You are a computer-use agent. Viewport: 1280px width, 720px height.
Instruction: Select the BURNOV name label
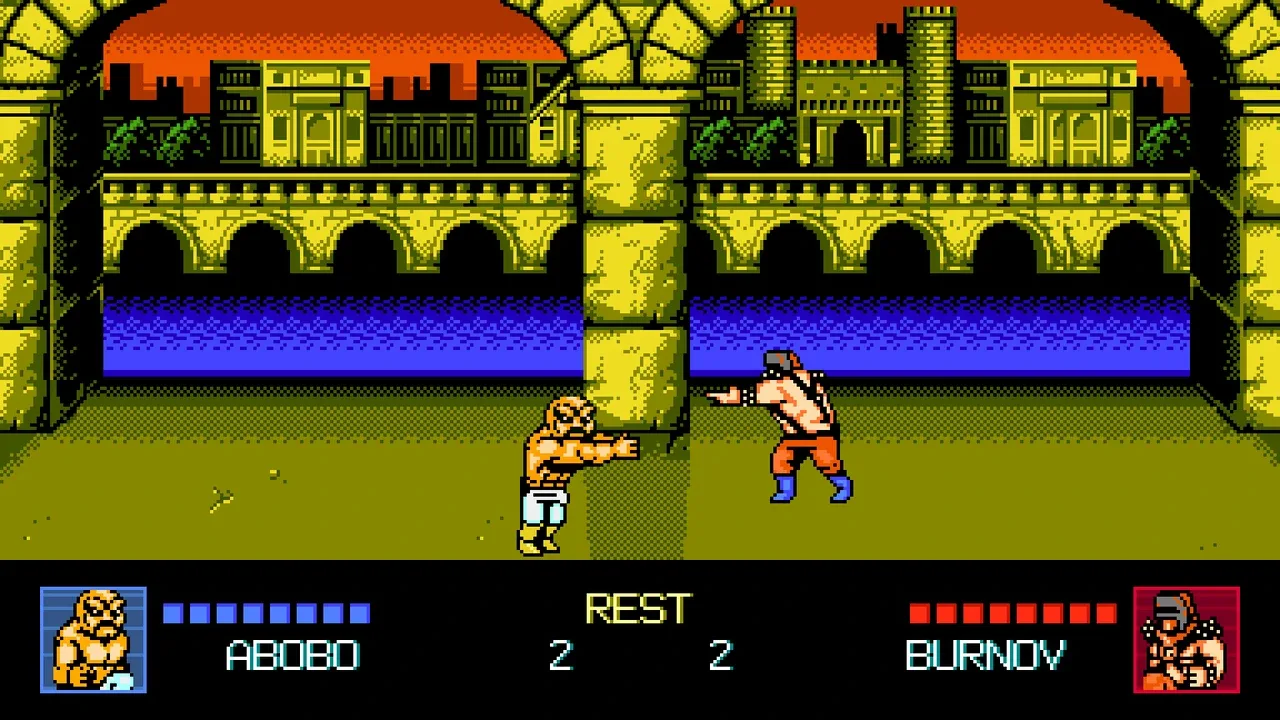(x=985, y=656)
